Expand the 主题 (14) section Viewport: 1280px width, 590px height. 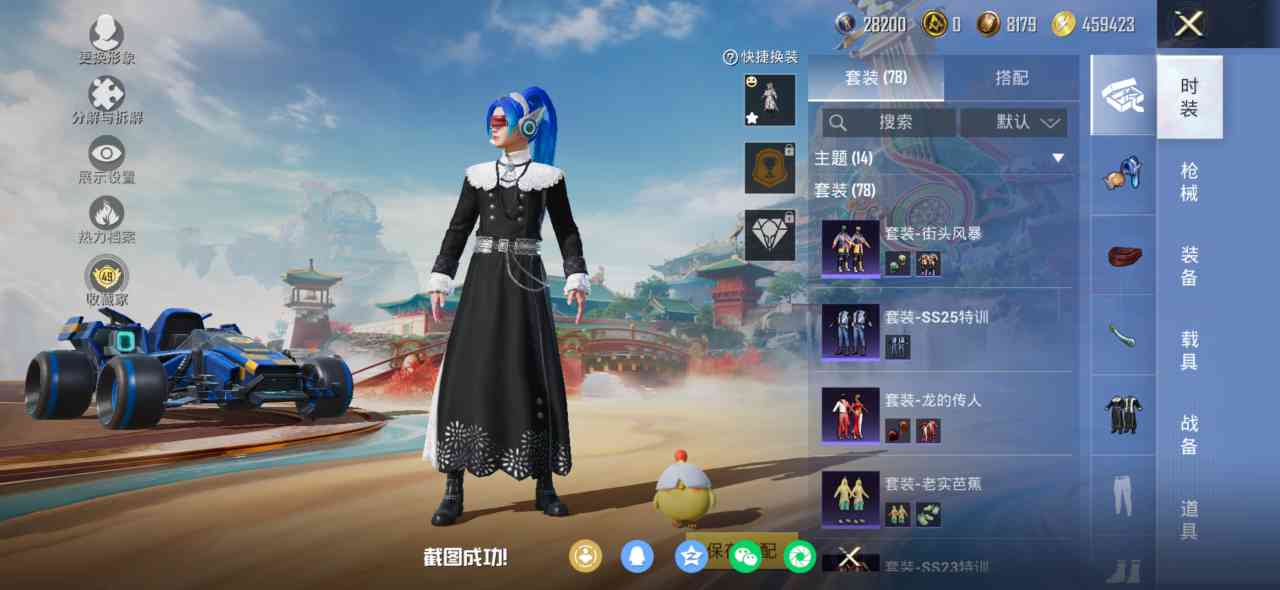(x=1057, y=158)
